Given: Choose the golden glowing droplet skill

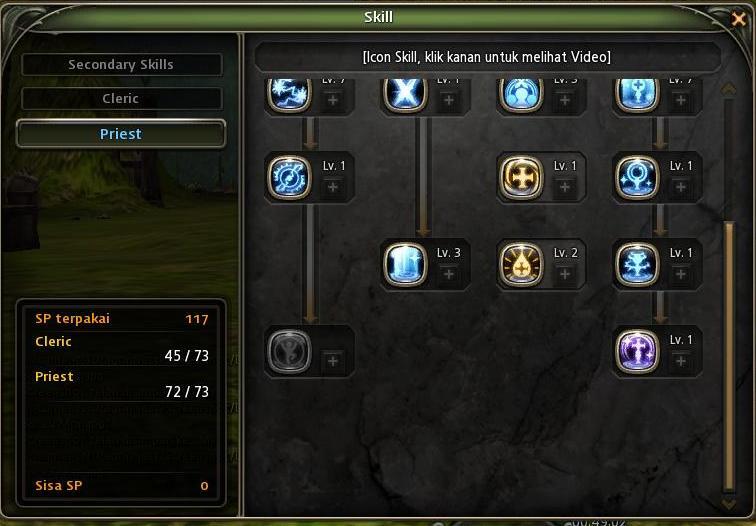Looking at the screenshot, I should [x=521, y=265].
